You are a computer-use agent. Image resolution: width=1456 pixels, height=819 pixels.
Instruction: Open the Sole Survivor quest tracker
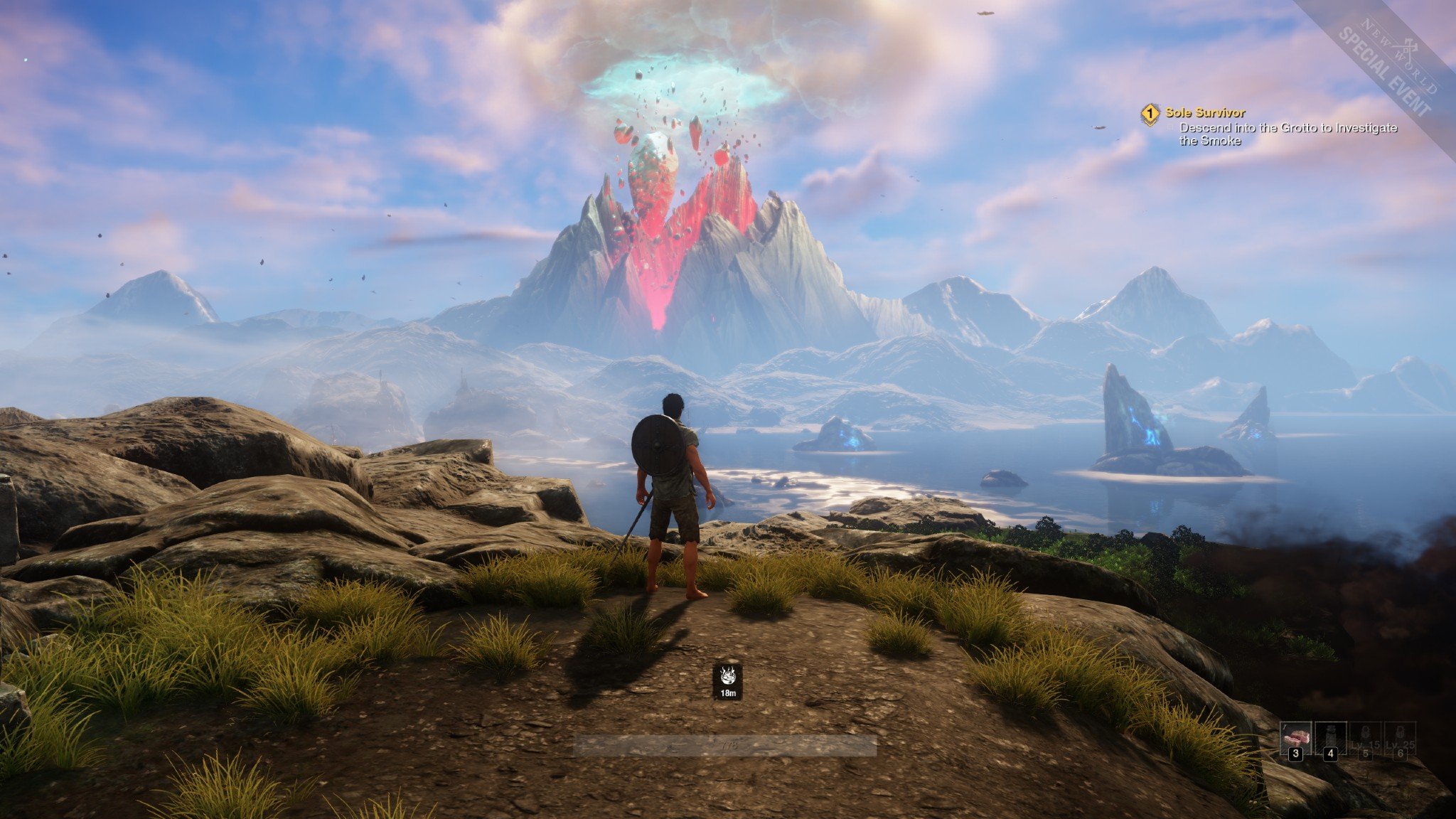tap(1204, 112)
